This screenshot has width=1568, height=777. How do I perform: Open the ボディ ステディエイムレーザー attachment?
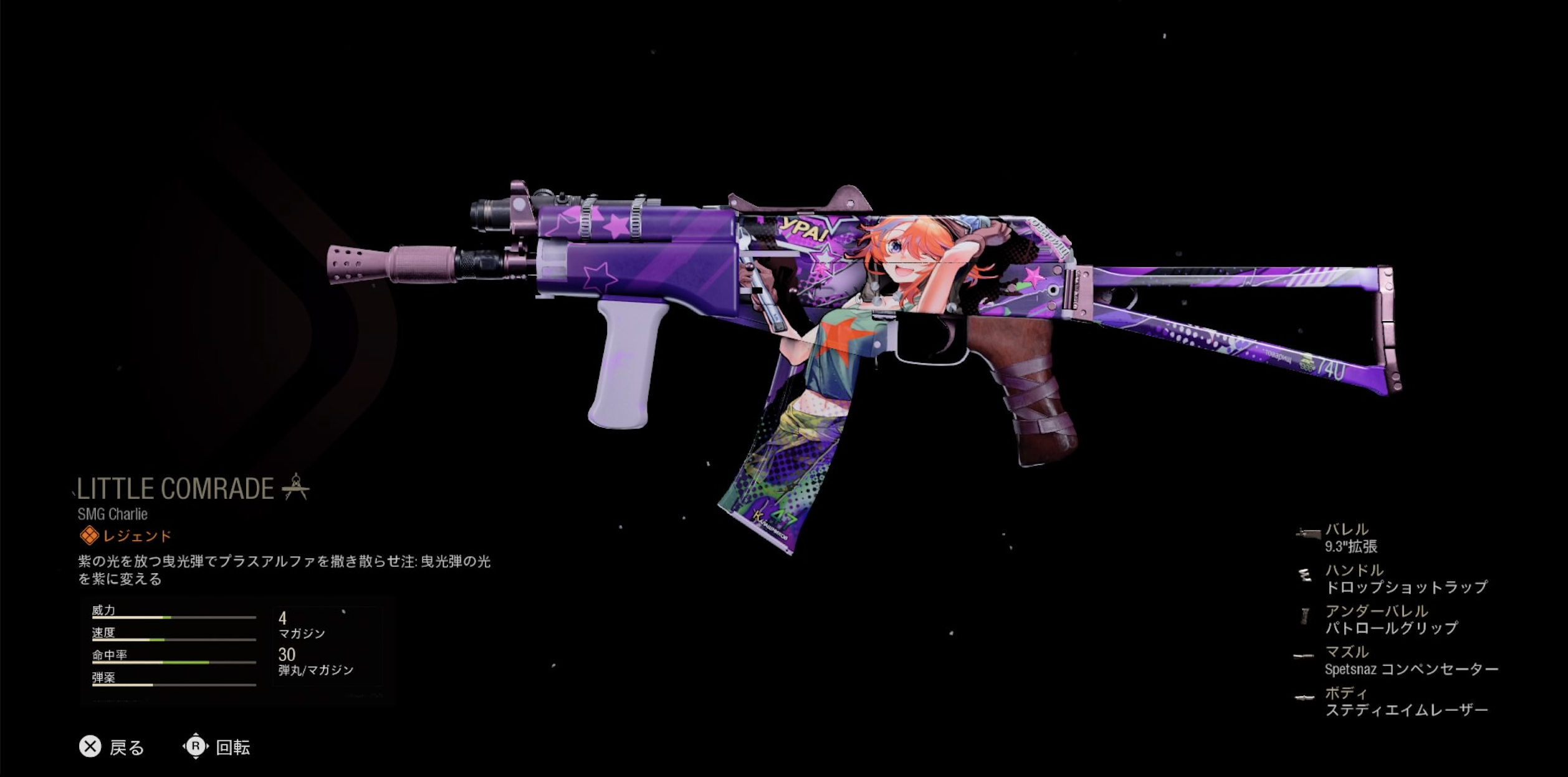1405,702
